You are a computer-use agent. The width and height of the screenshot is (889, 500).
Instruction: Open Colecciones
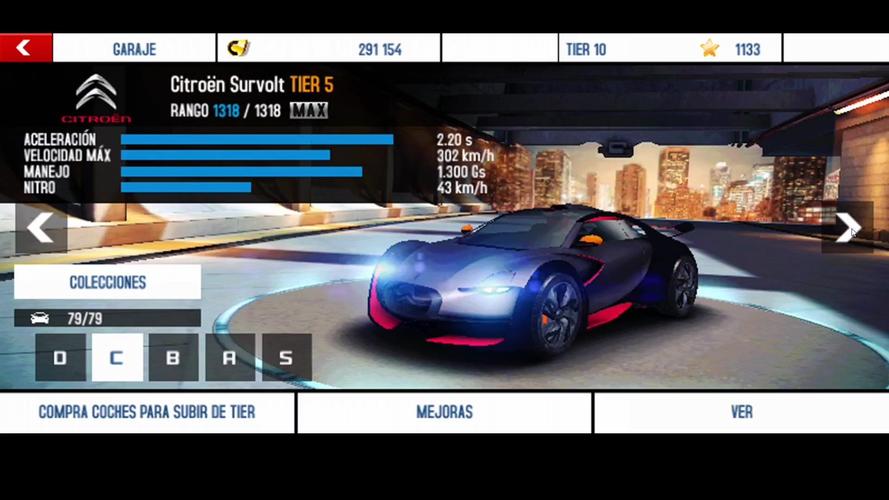pyautogui.click(x=107, y=282)
